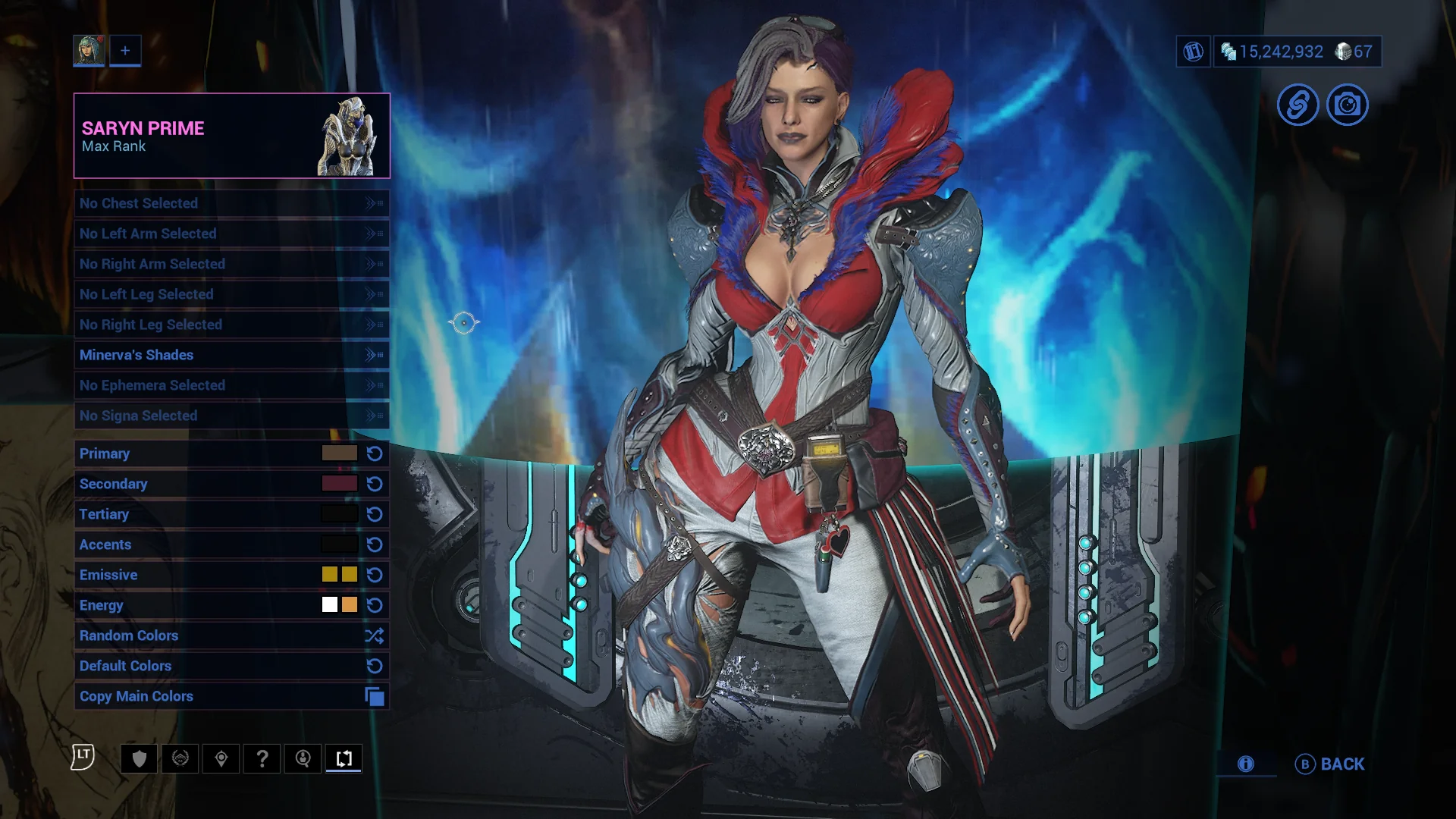Open the Energy color swatches
Image resolution: width=1456 pixels, height=819 pixels.
pos(339,605)
